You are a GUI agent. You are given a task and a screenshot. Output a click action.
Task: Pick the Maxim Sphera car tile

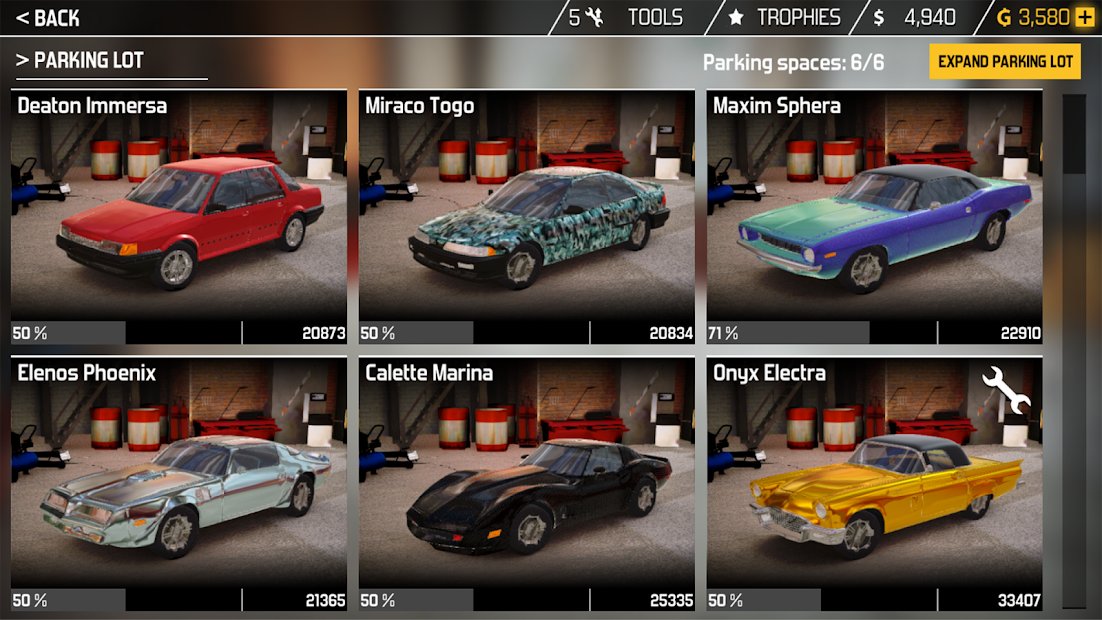[874, 217]
